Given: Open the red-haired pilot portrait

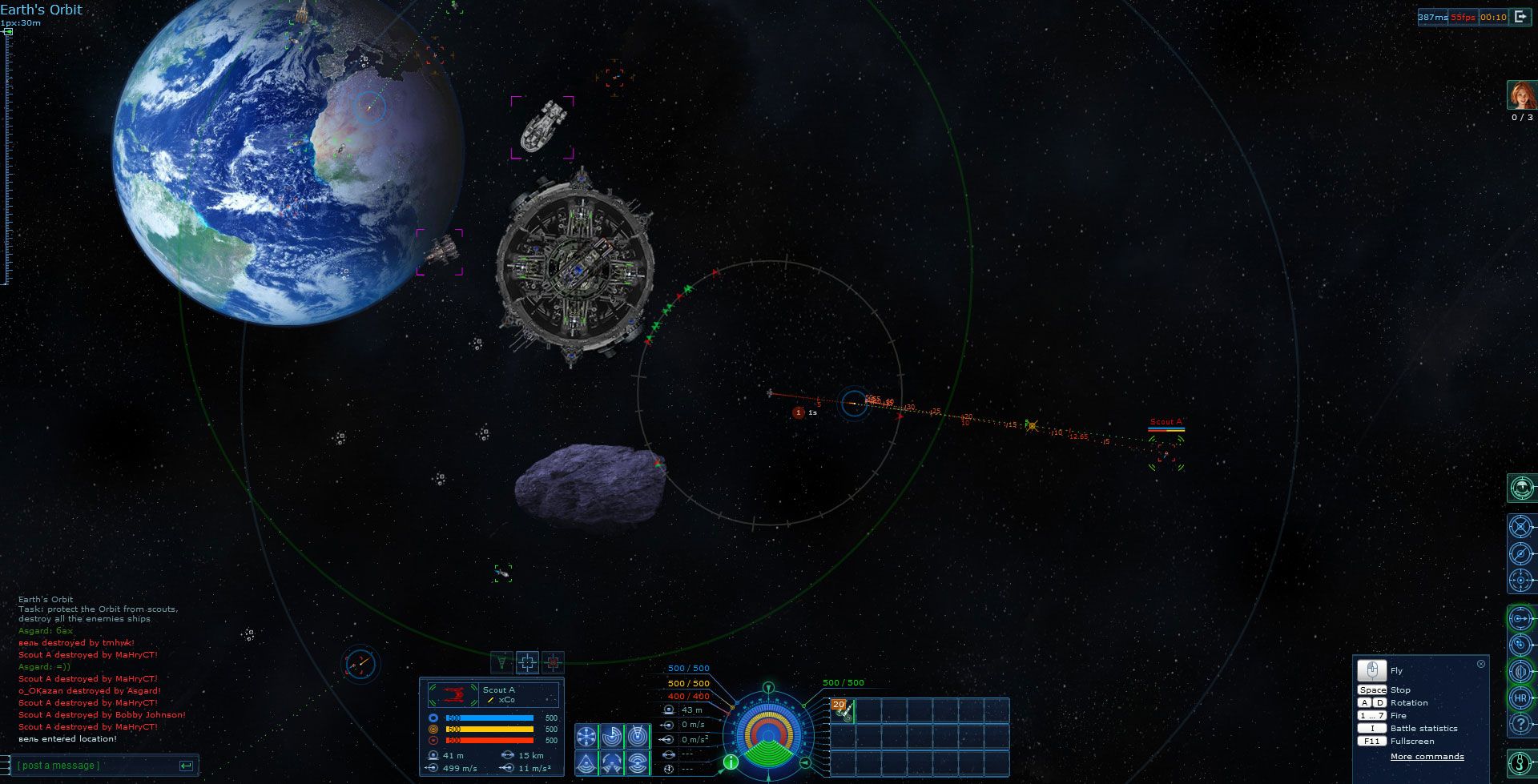Looking at the screenshot, I should coord(1521,95).
